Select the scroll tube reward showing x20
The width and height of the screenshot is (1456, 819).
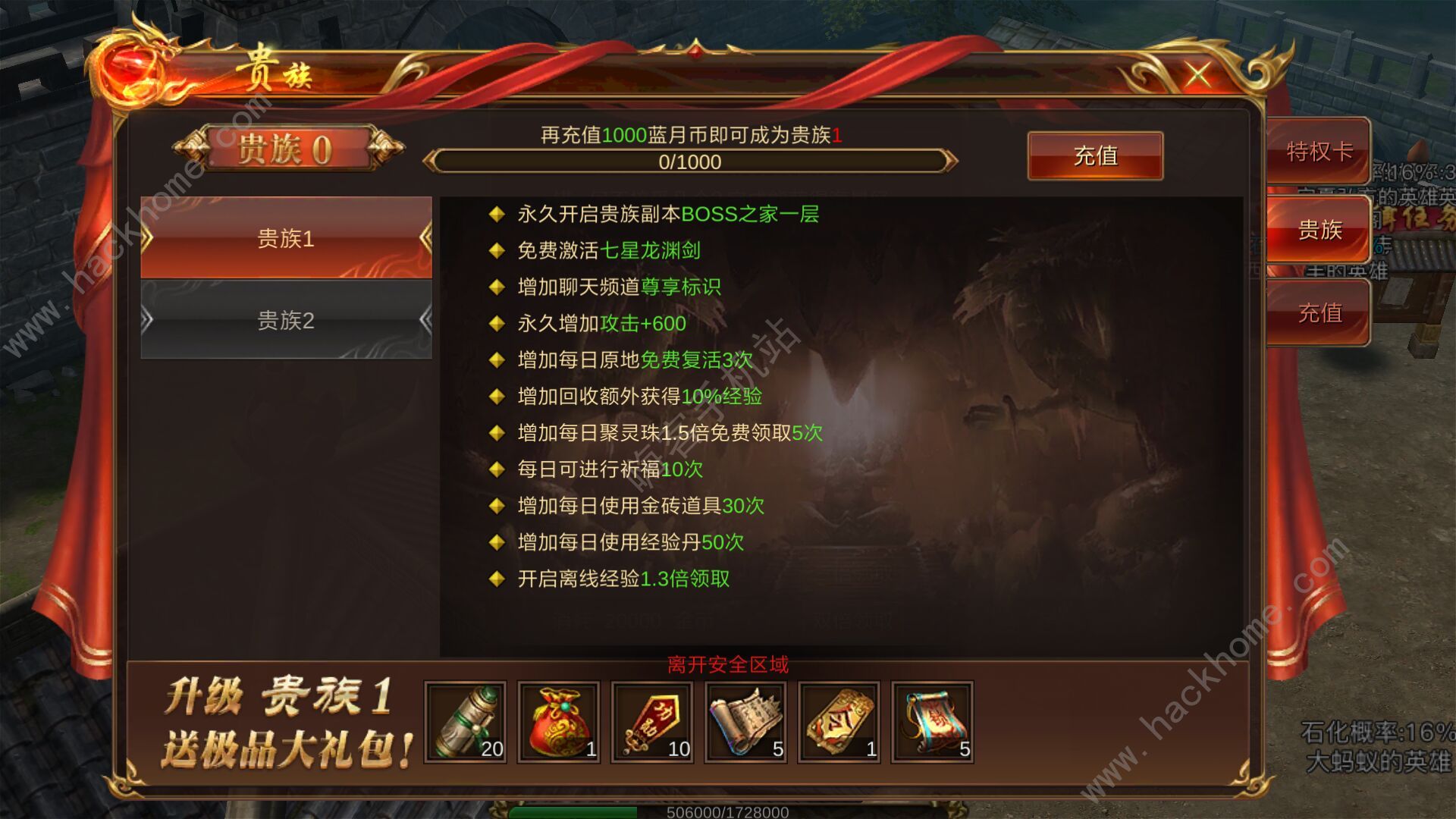pyautogui.click(x=466, y=722)
